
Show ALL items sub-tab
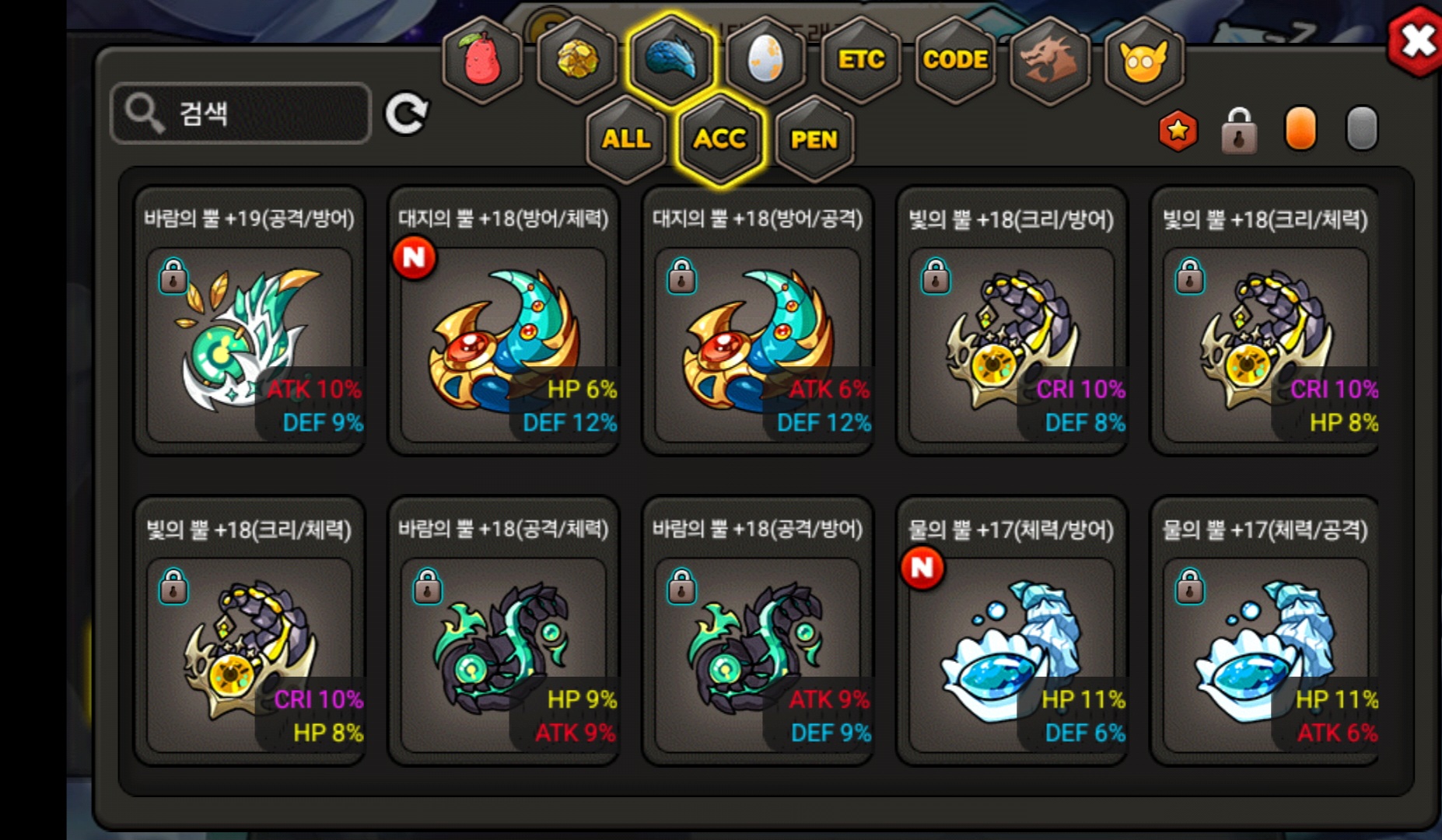pos(626,139)
